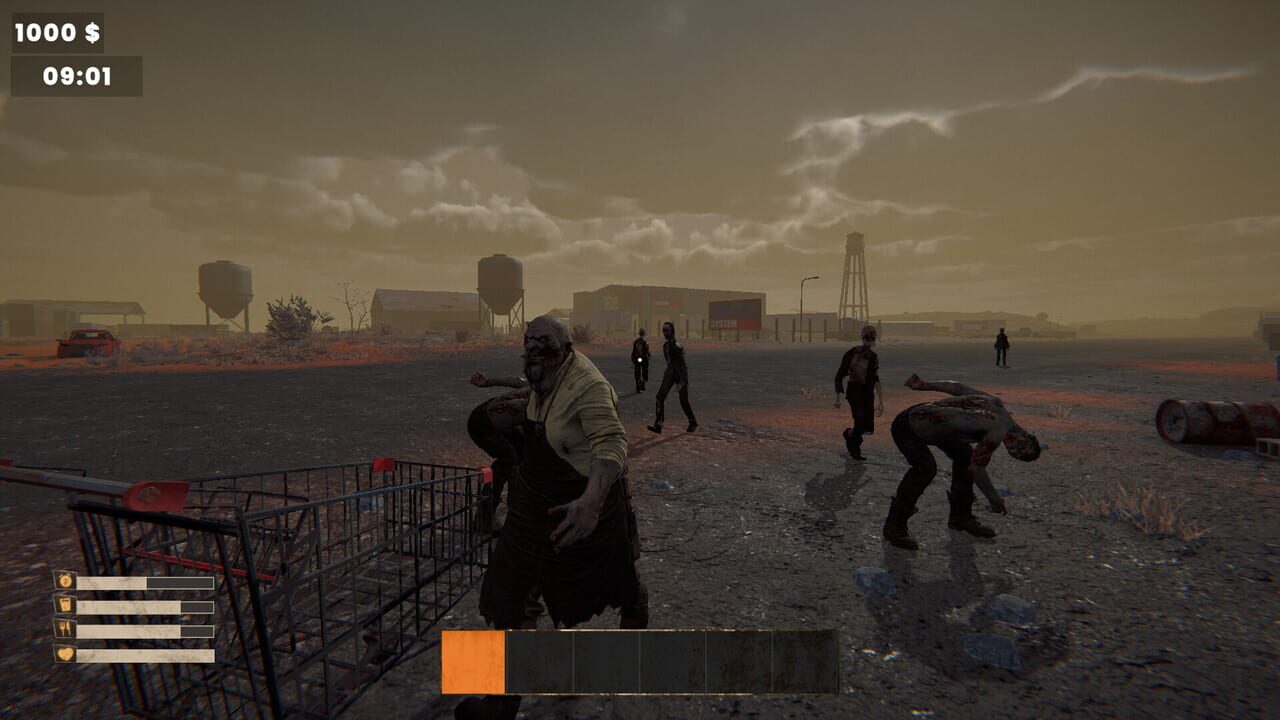Select the health heart icon
1280x720 pixels.
(66, 653)
